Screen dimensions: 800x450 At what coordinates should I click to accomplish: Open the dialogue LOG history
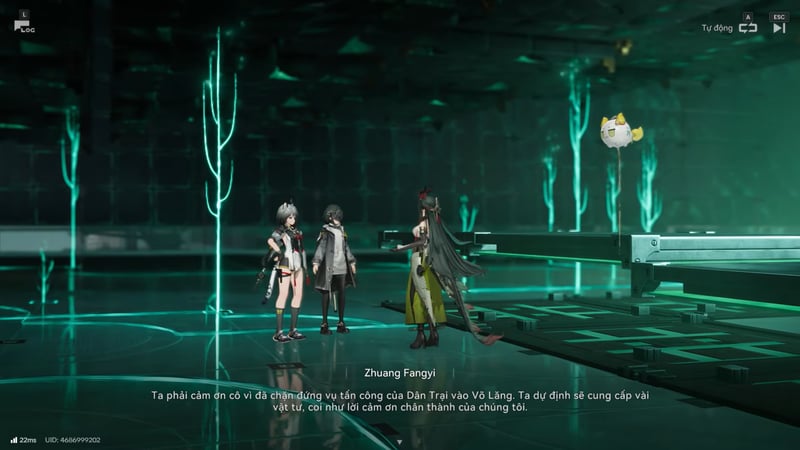point(23,24)
